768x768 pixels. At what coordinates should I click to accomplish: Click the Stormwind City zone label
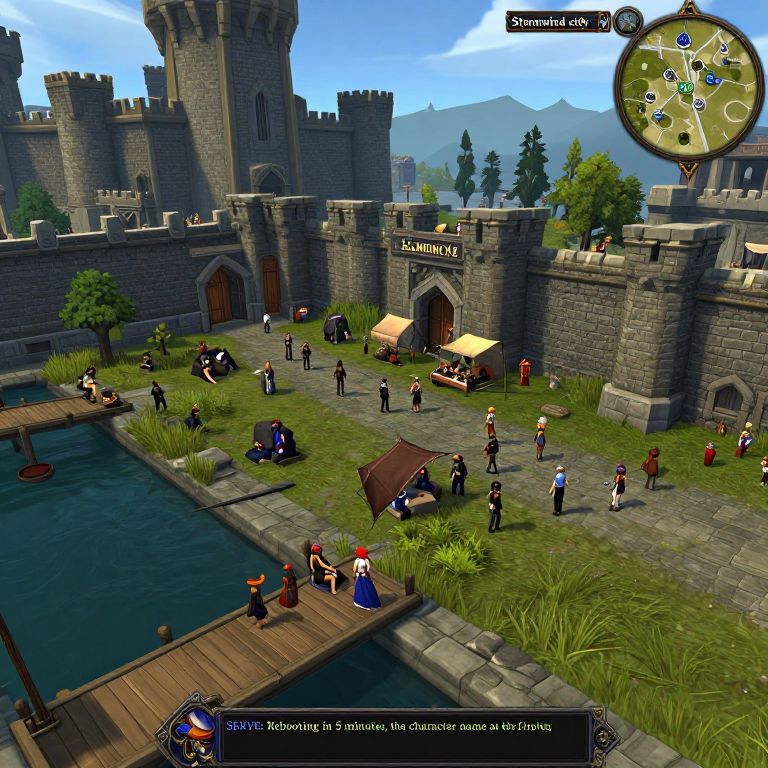click(557, 21)
